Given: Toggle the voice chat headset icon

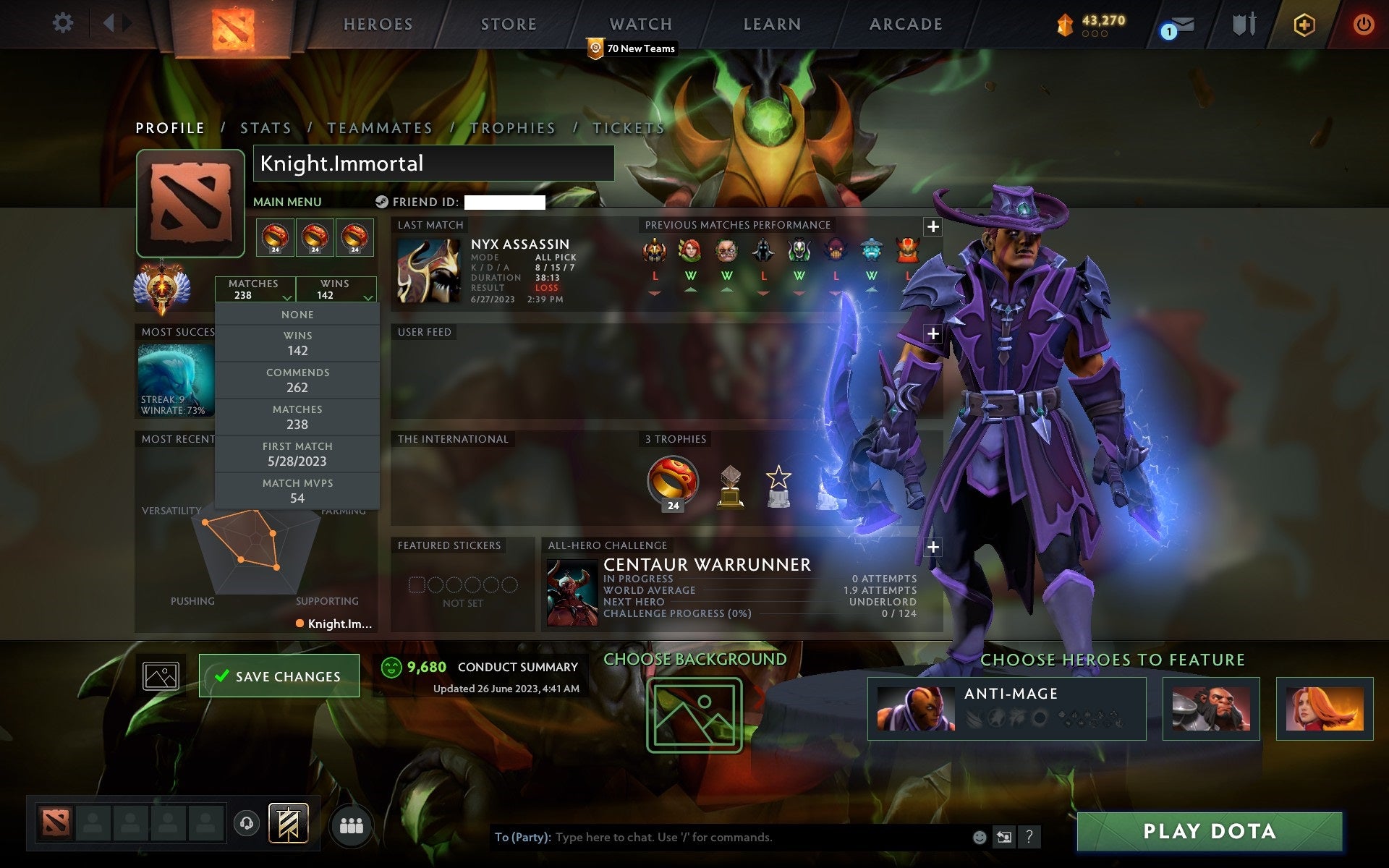Looking at the screenshot, I should click(246, 824).
